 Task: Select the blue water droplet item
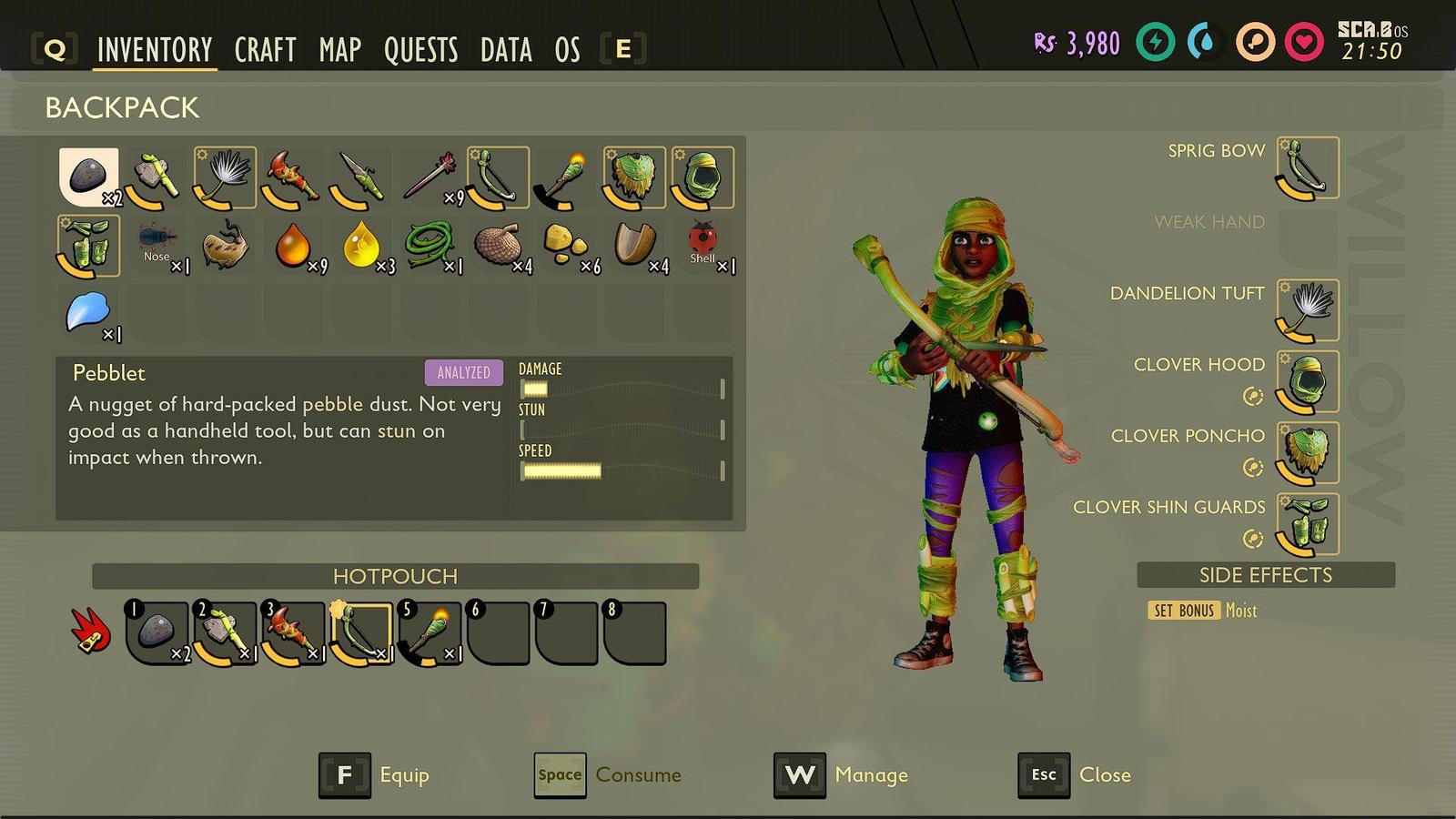point(88,314)
